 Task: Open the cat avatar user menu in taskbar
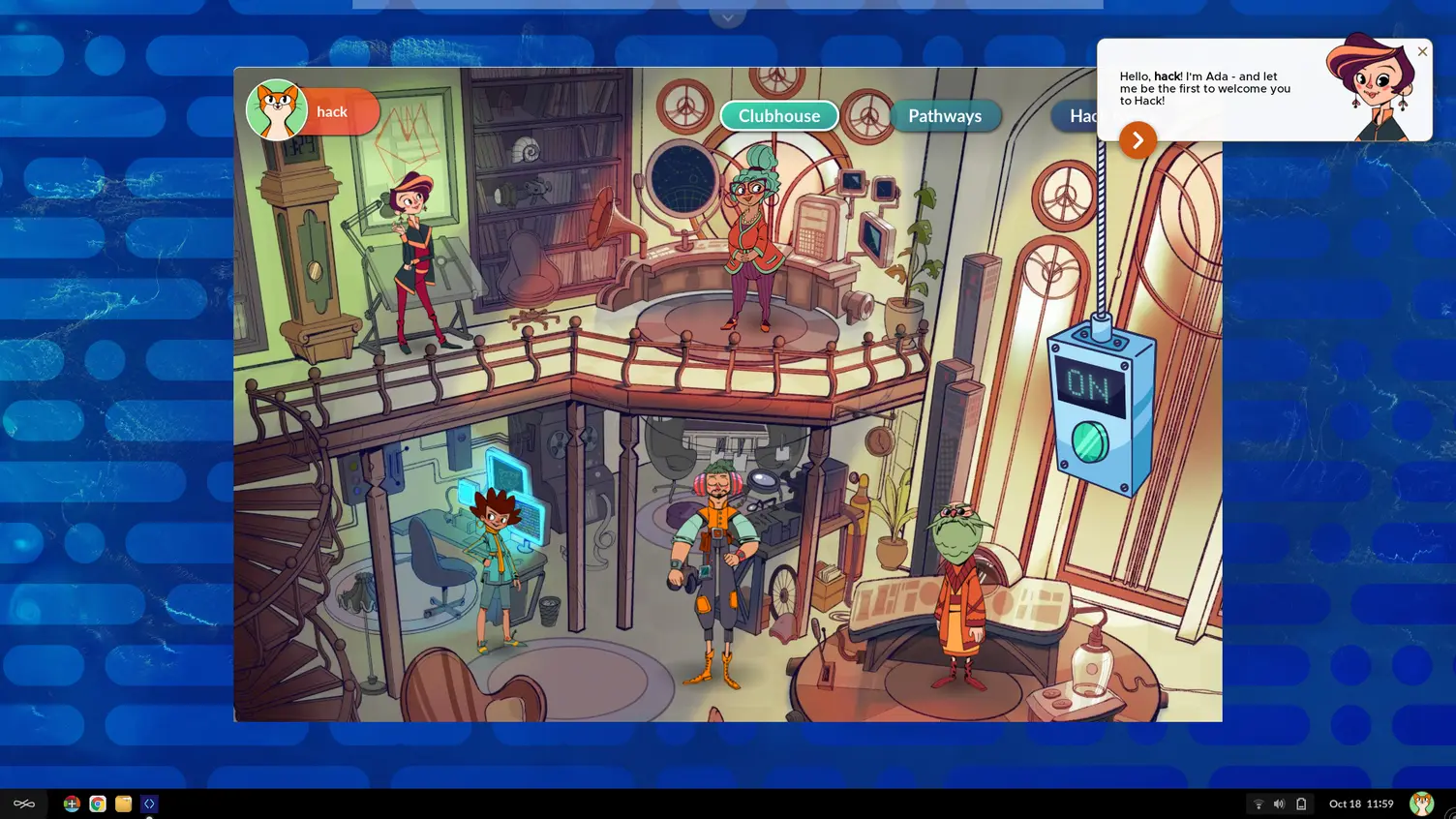click(x=1421, y=804)
